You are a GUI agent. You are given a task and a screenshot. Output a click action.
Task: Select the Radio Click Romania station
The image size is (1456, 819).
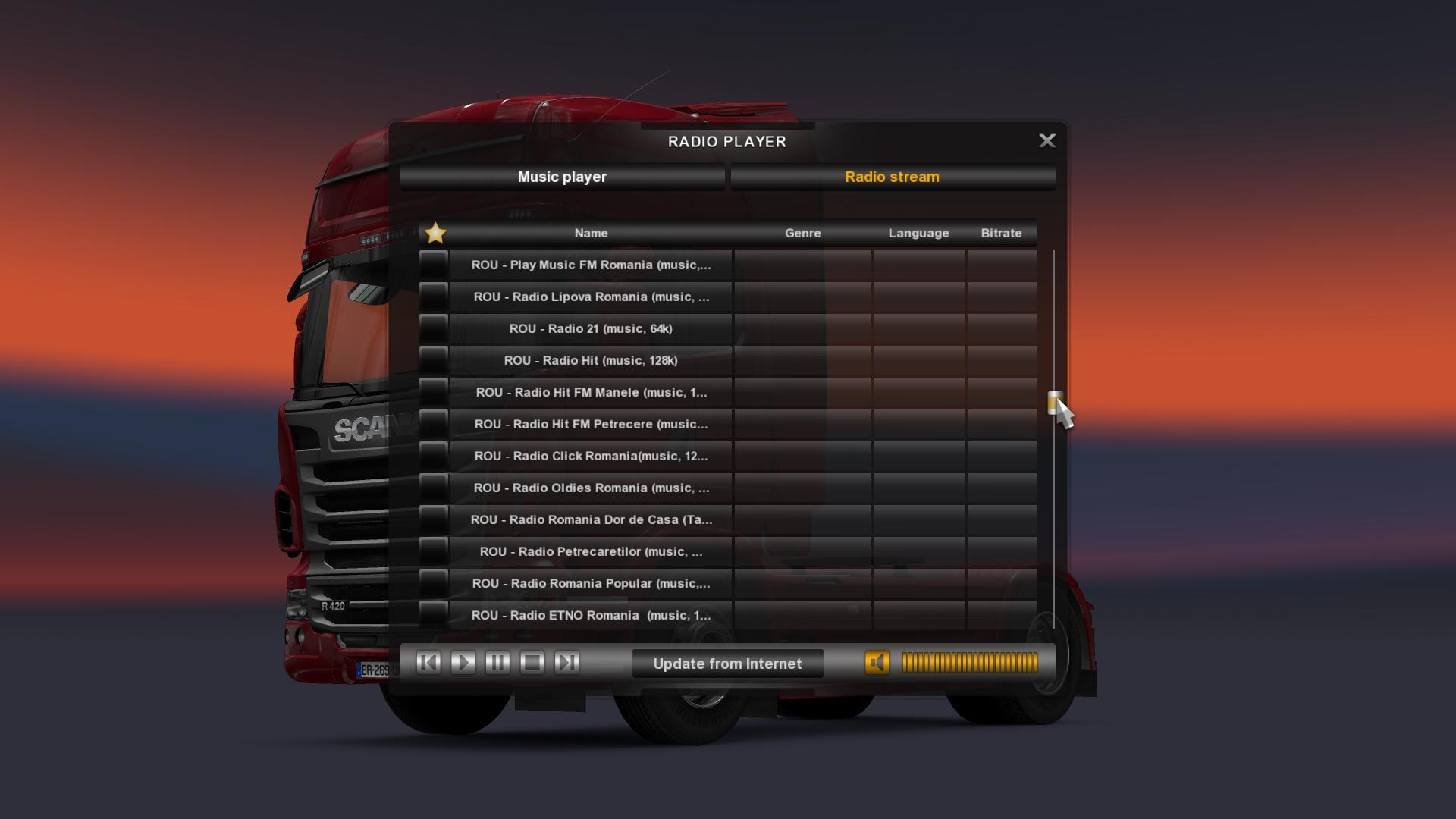(591, 457)
